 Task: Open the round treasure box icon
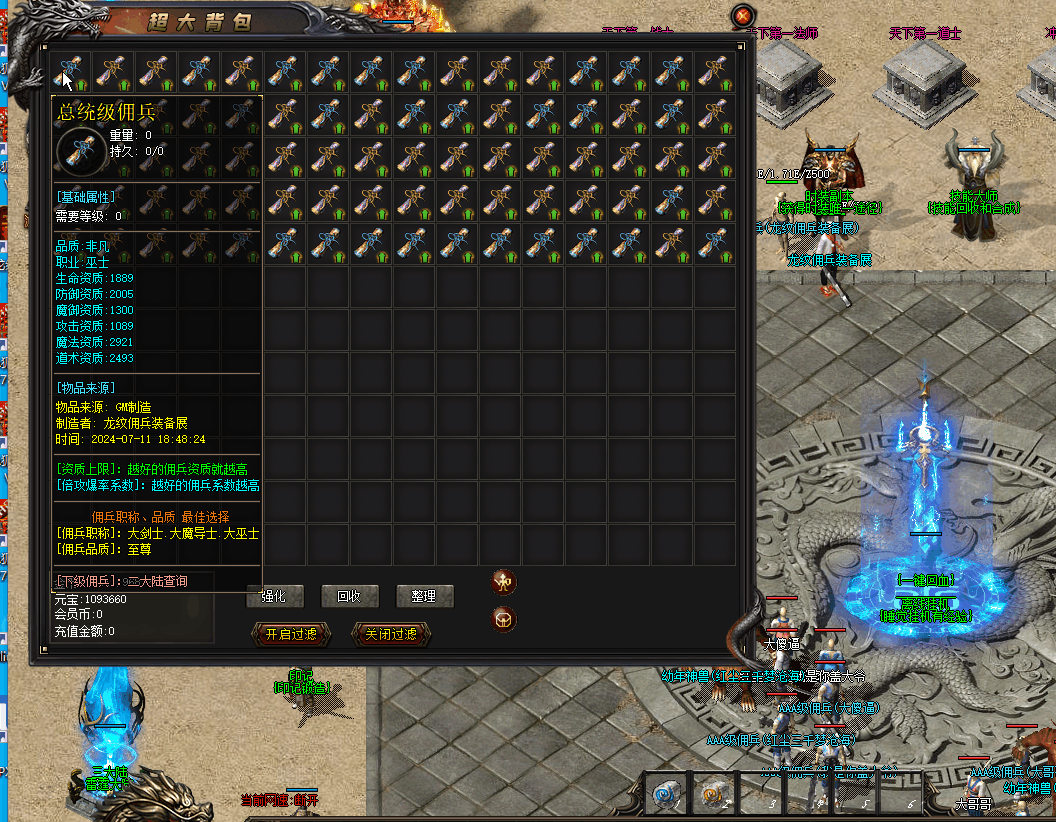pyautogui.click(x=504, y=620)
